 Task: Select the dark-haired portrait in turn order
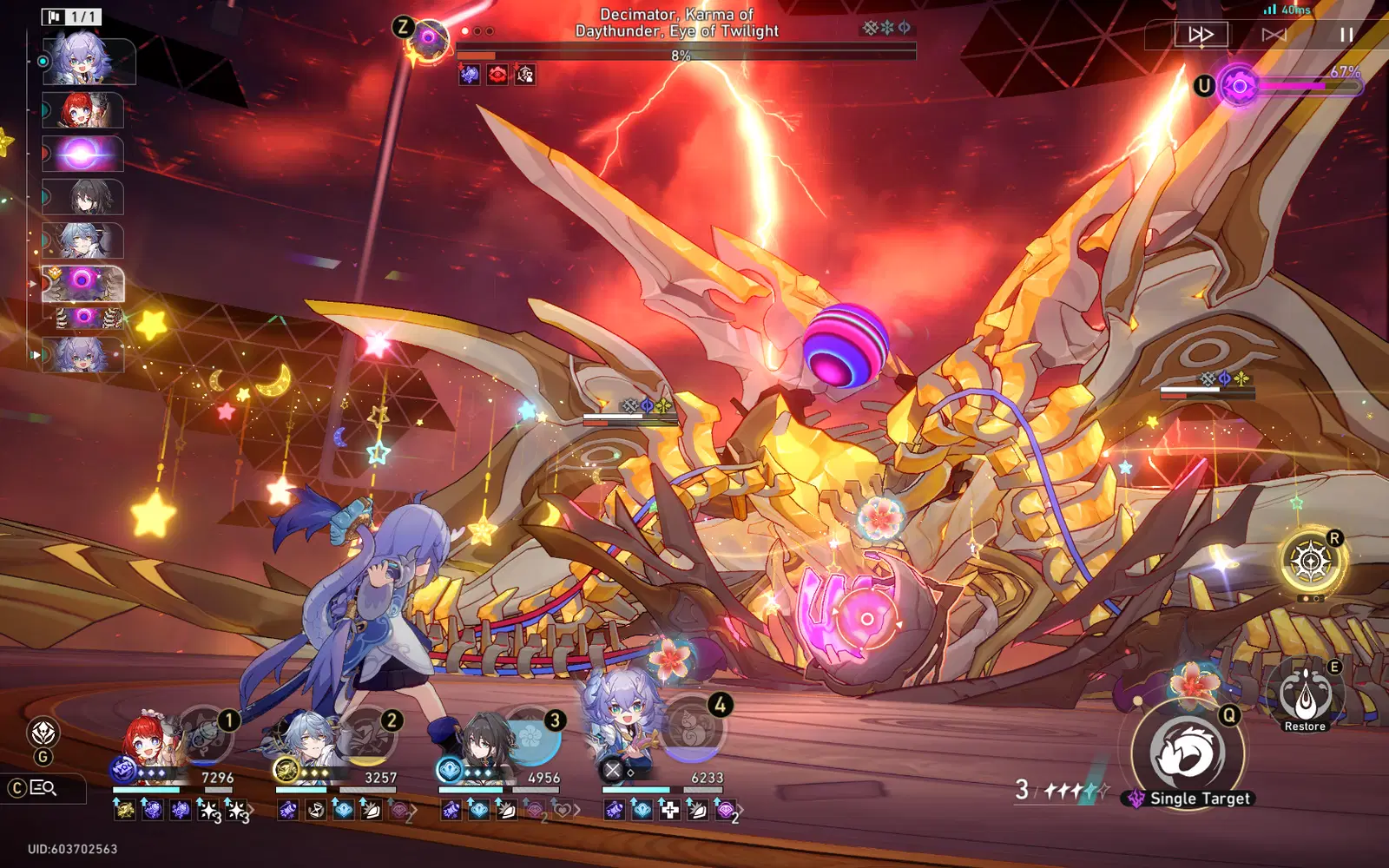pyautogui.click(x=84, y=197)
